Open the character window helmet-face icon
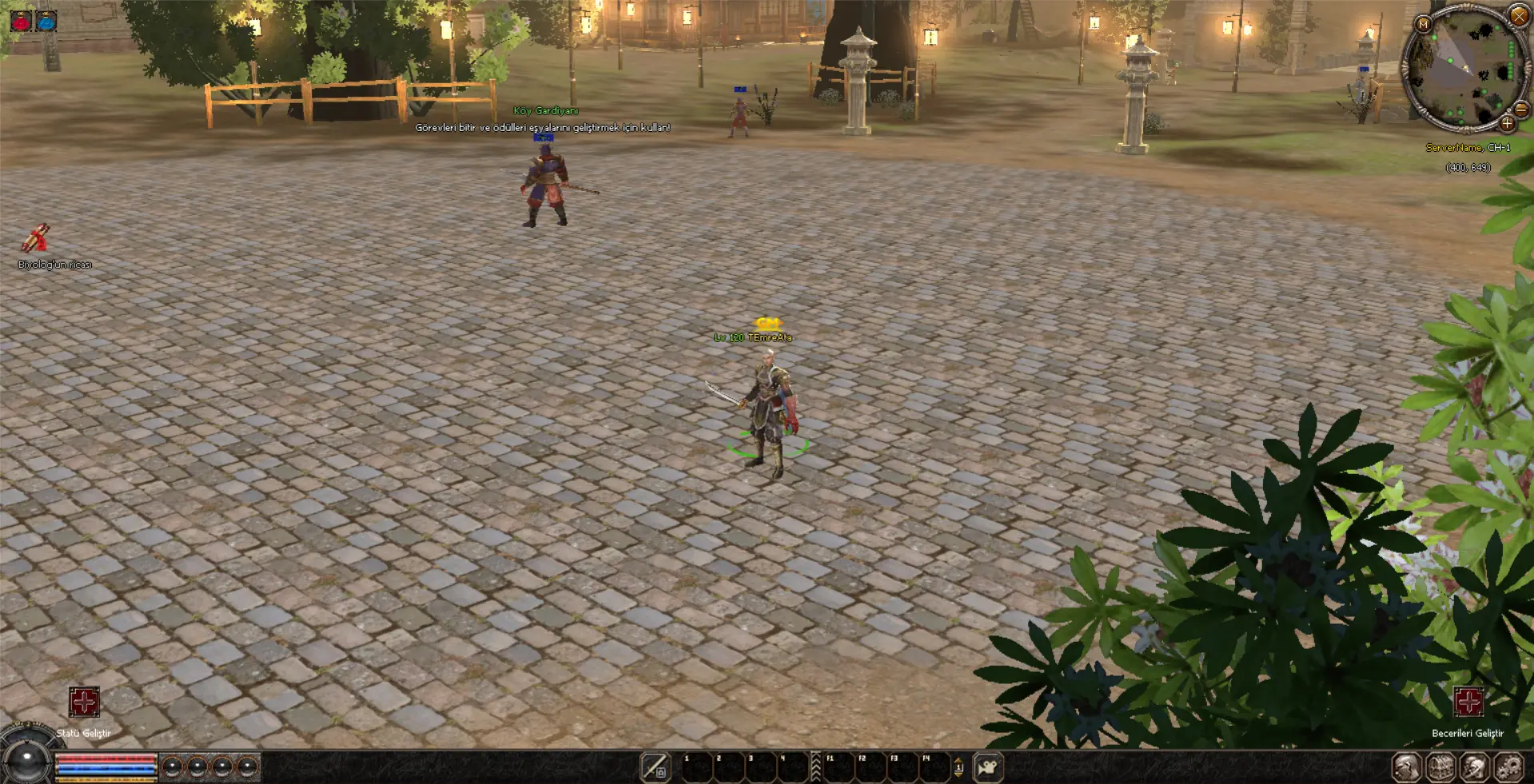Screen dimensions: 1534x784 pos(1406,767)
